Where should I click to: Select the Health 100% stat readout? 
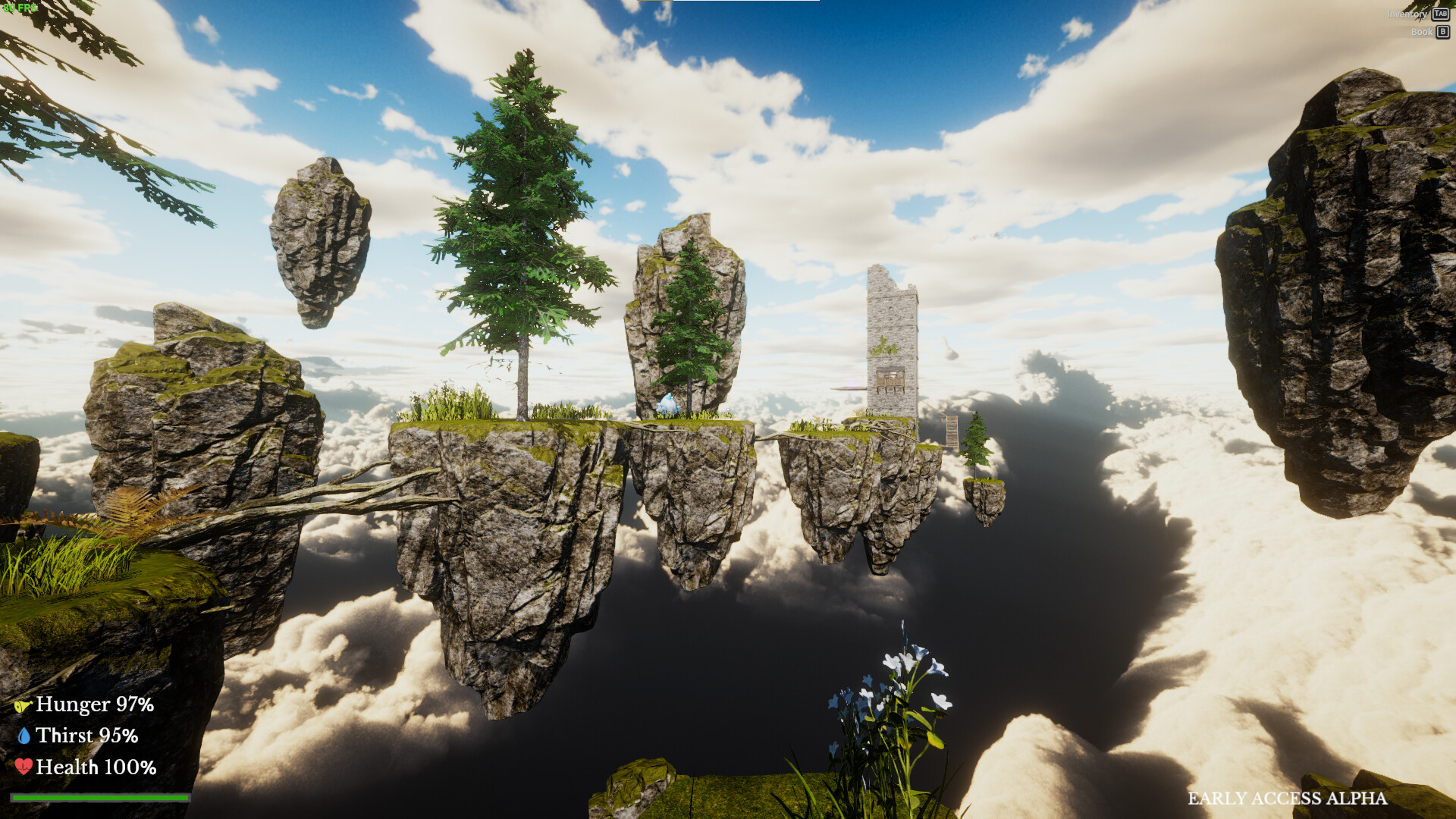(98, 767)
